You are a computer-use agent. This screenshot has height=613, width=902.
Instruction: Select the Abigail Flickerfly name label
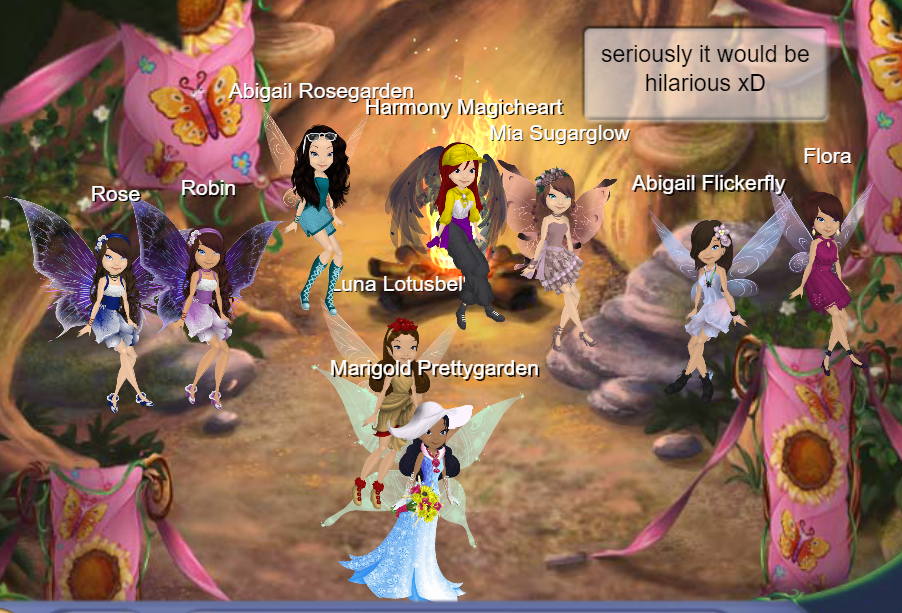tap(708, 182)
